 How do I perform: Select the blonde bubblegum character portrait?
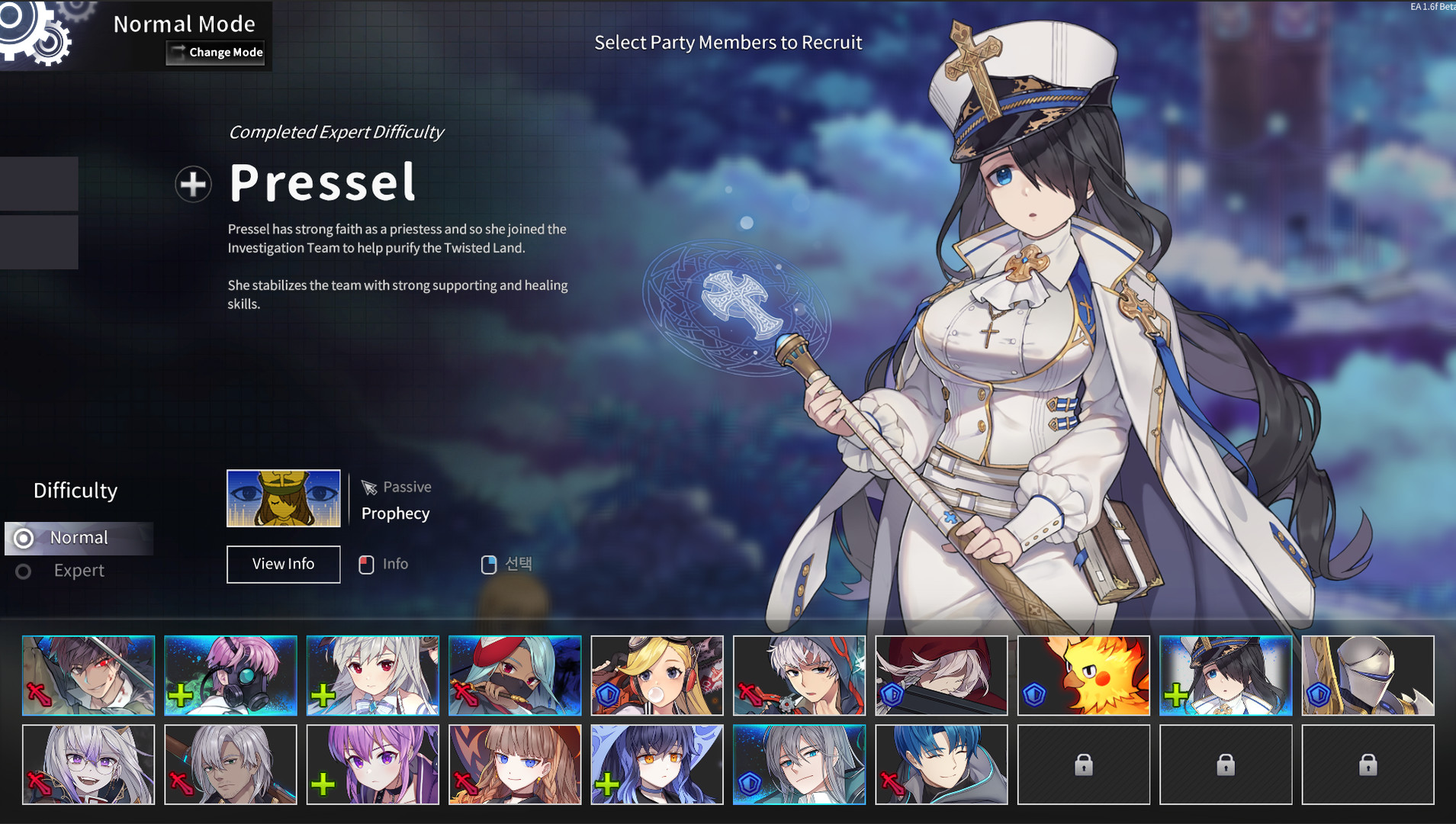(x=657, y=675)
